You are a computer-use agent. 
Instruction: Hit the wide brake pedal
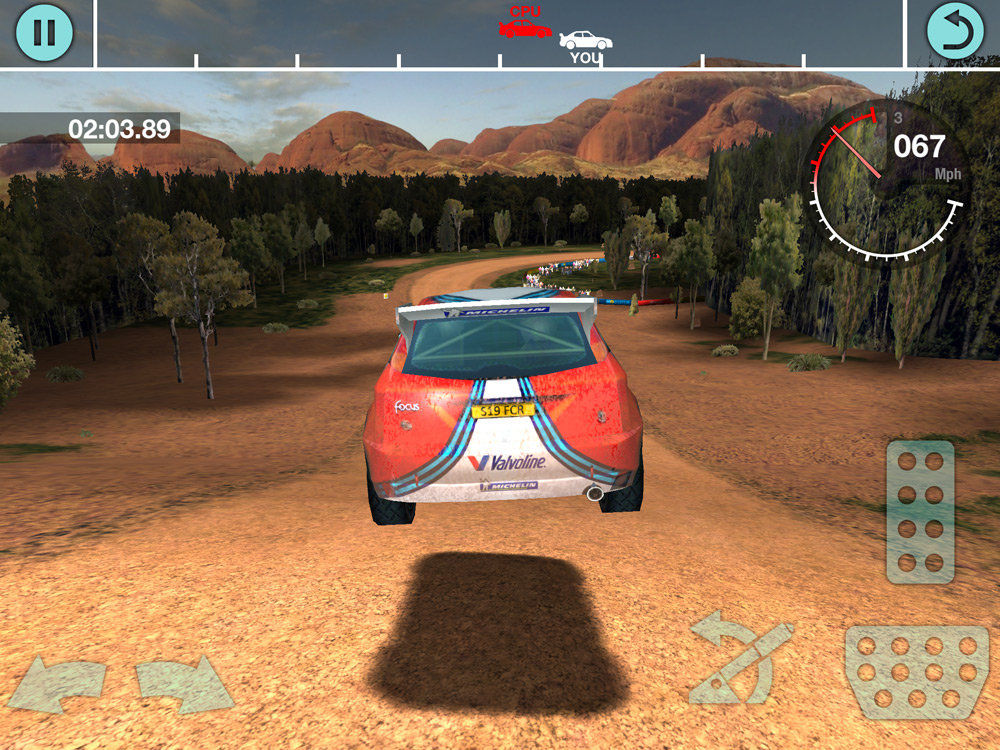pyautogui.click(x=910, y=672)
